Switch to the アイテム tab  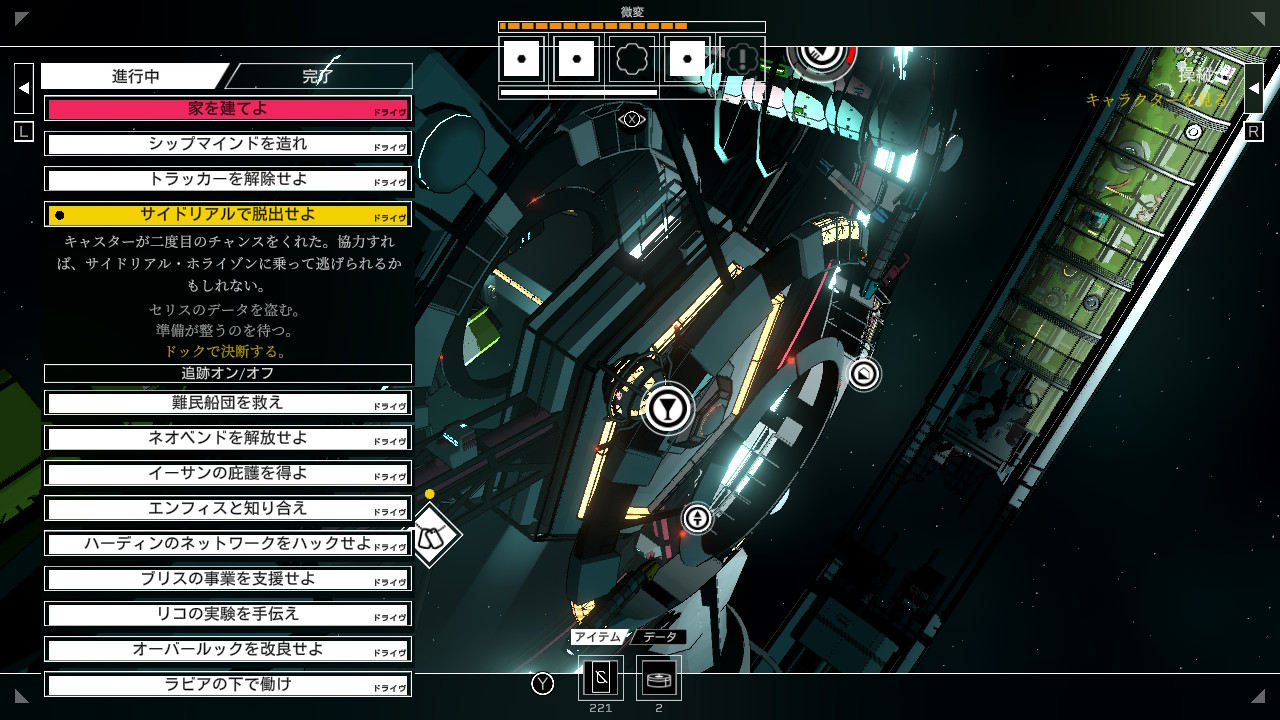(x=599, y=637)
